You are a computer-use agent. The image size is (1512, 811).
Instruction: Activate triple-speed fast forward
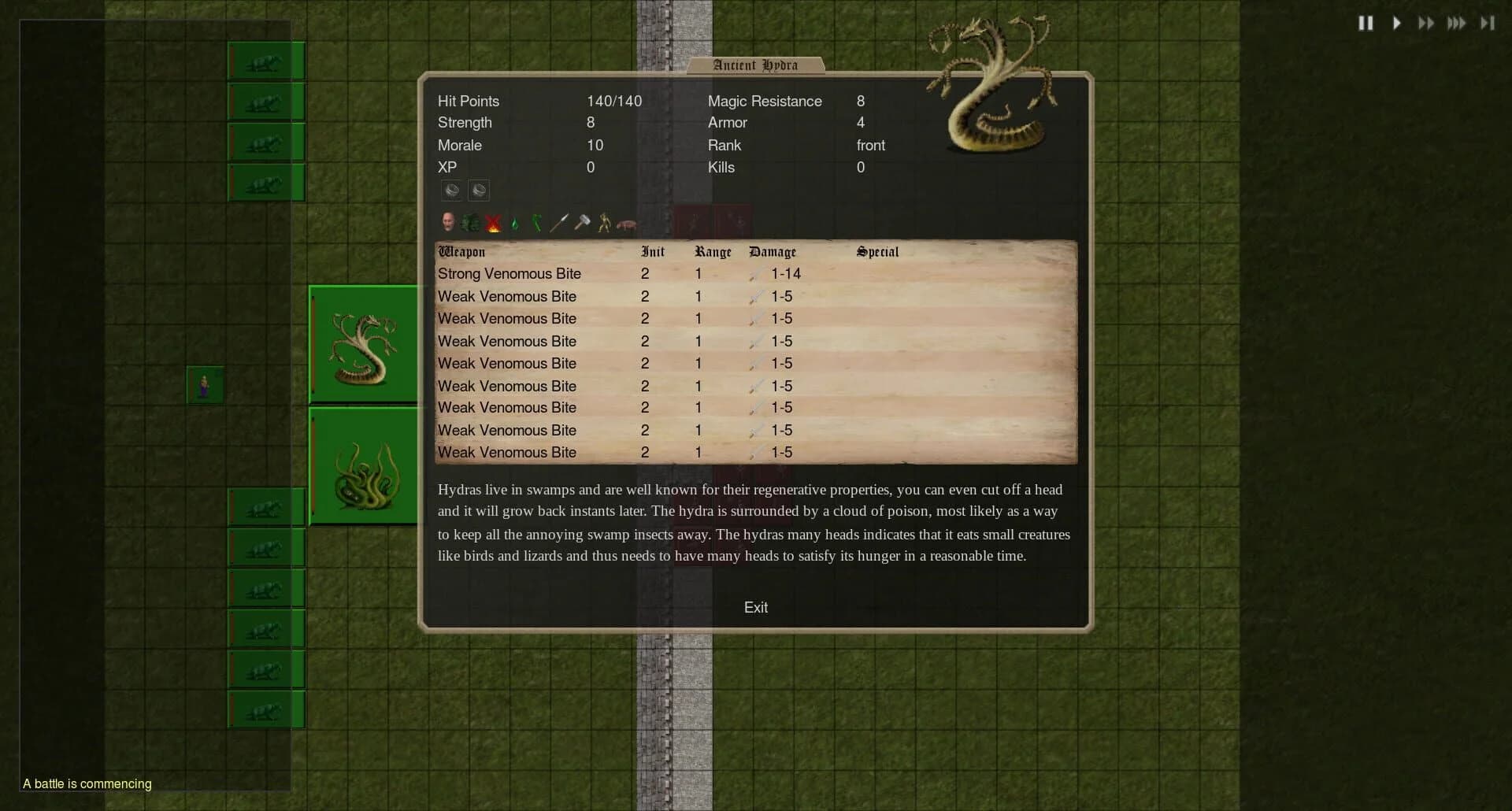coord(1456,23)
